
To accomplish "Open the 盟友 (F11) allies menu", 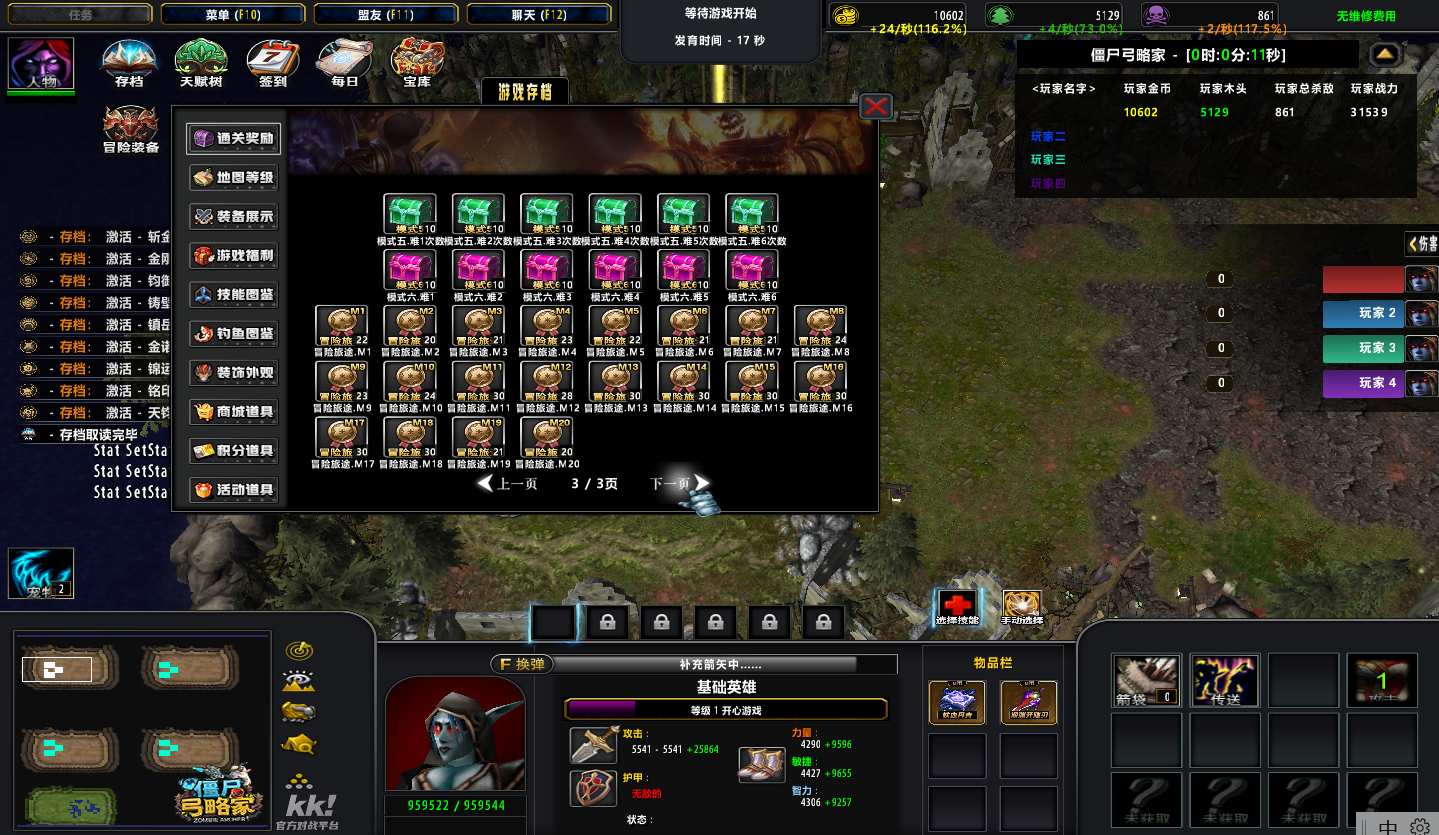I will (x=386, y=14).
